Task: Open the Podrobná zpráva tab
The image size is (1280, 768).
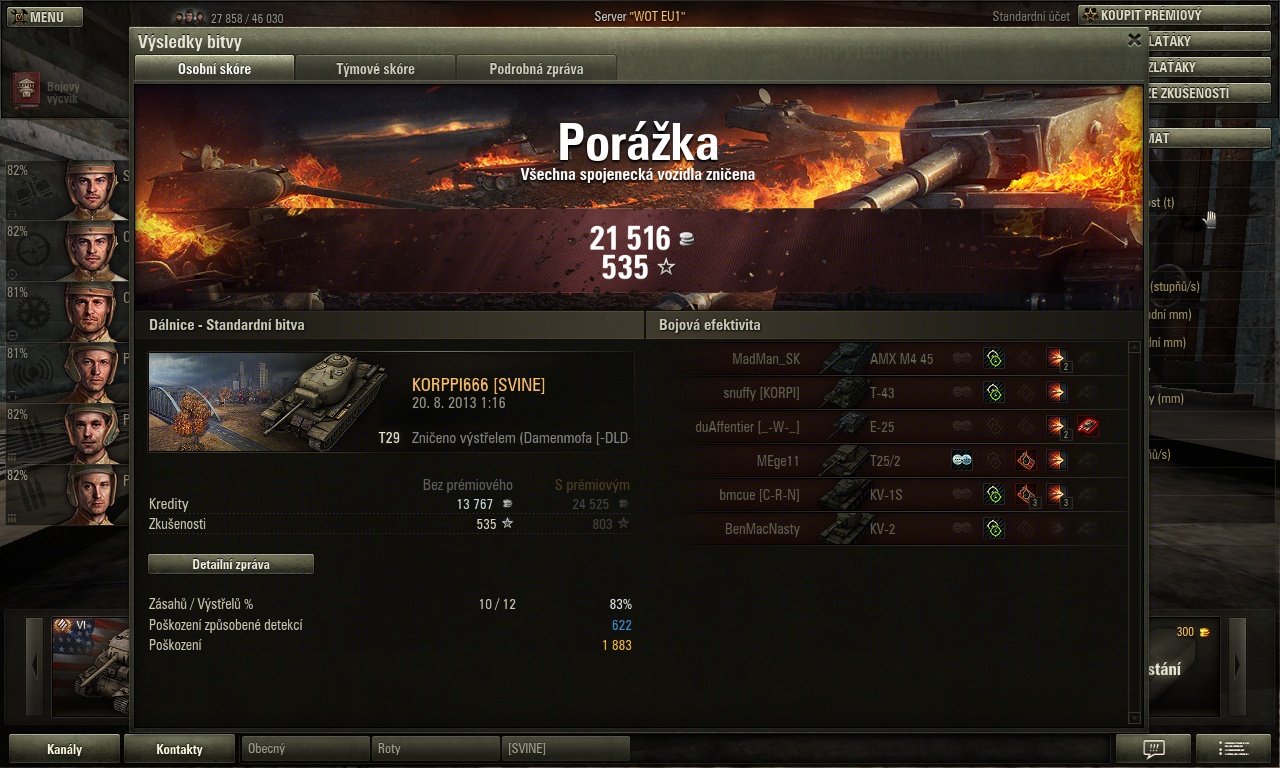Action: click(x=536, y=69)
